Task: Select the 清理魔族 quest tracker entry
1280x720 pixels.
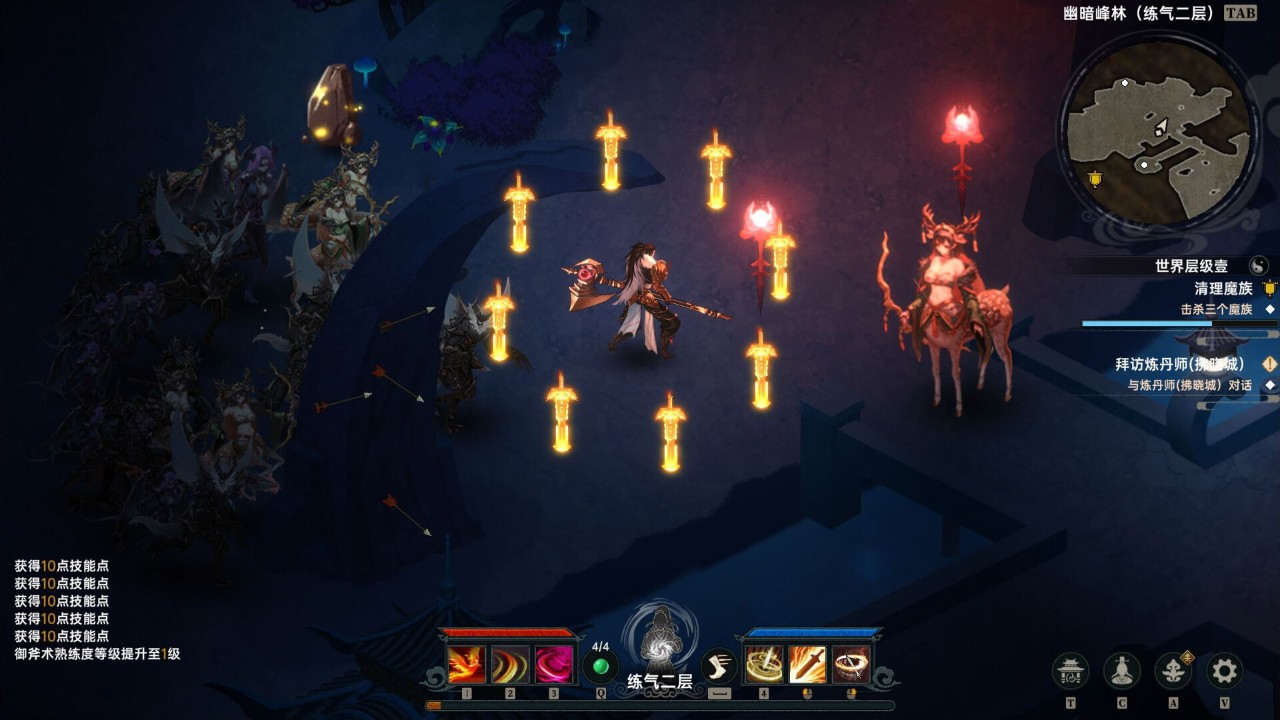Action: click(1223, 289)
